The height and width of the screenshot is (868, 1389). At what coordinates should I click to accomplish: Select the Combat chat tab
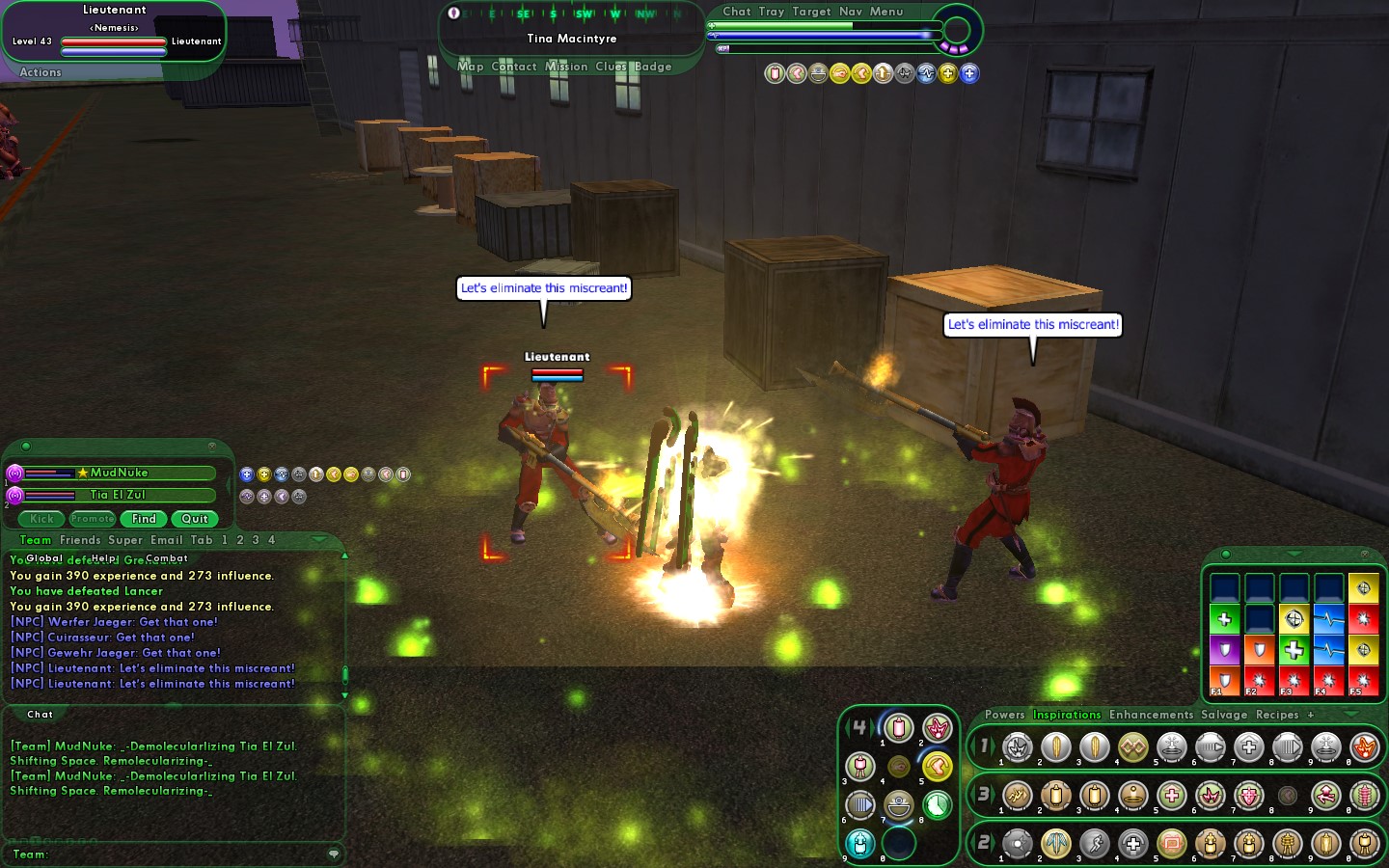167,558
